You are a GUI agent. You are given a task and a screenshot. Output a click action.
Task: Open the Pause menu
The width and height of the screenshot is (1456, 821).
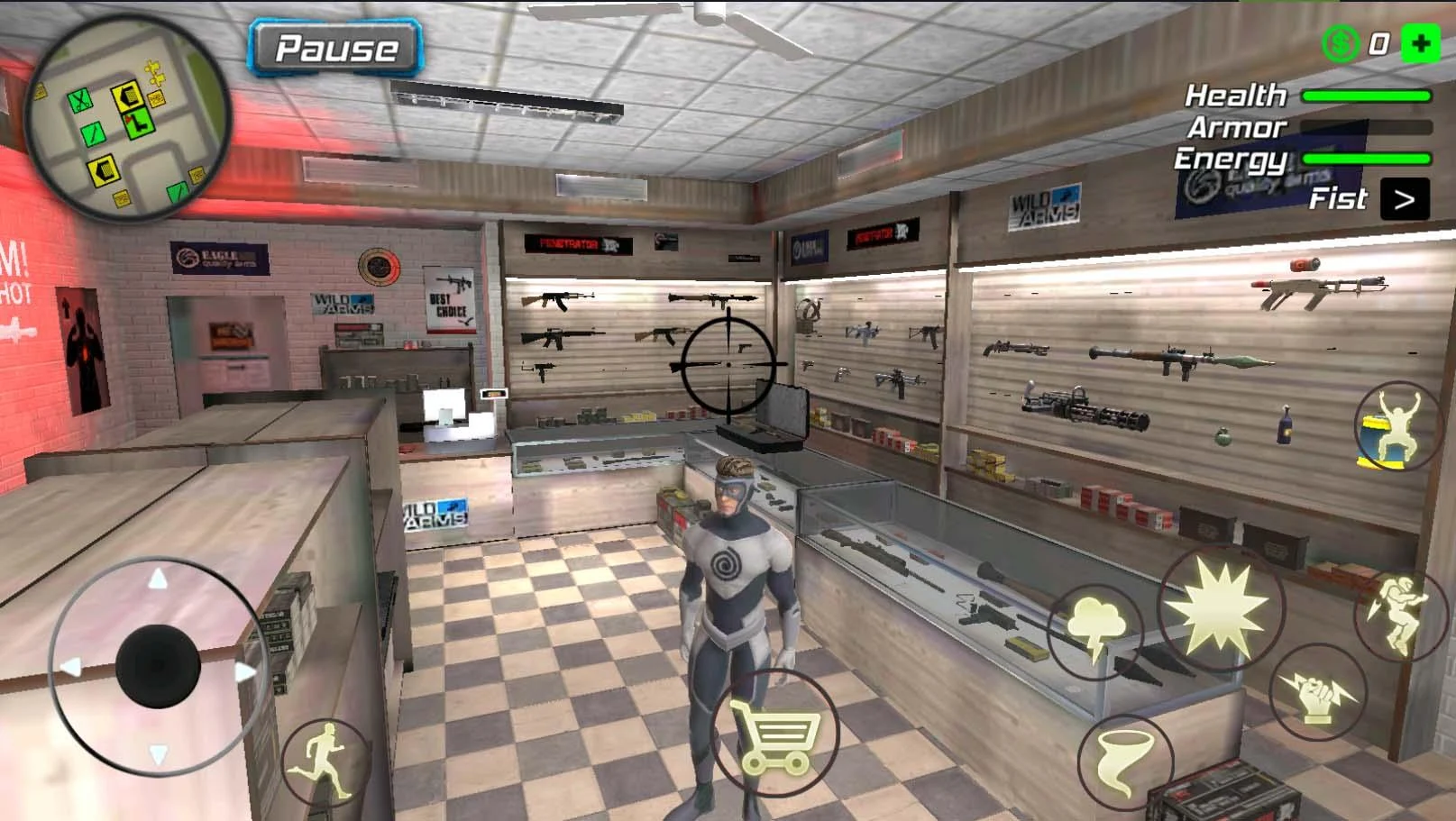tap(335, 47)
